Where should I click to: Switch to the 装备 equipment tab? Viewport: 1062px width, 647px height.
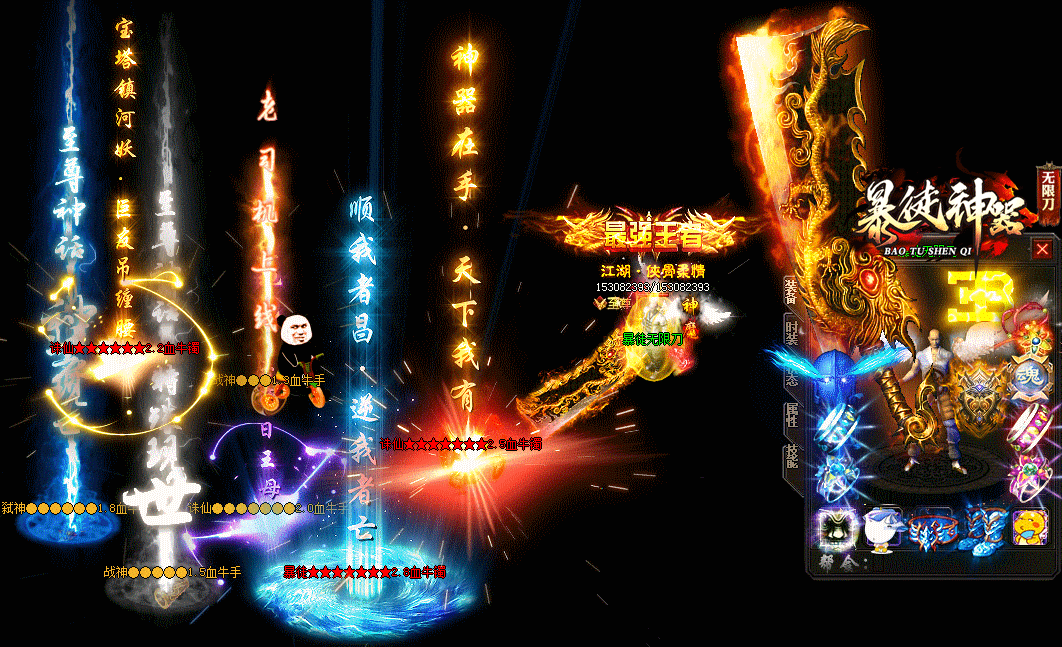(791, 291)
